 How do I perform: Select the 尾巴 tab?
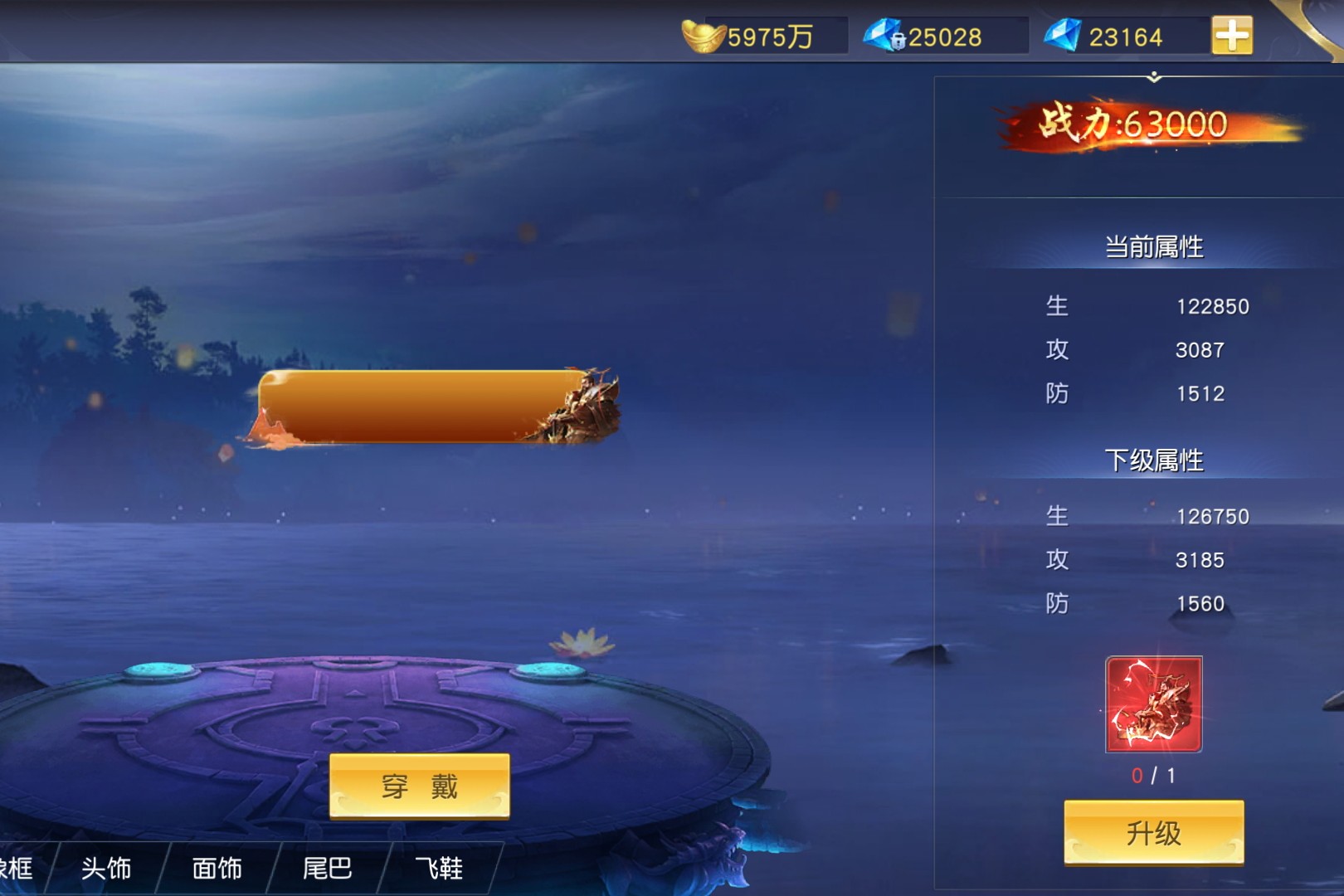tap(328, 869)
